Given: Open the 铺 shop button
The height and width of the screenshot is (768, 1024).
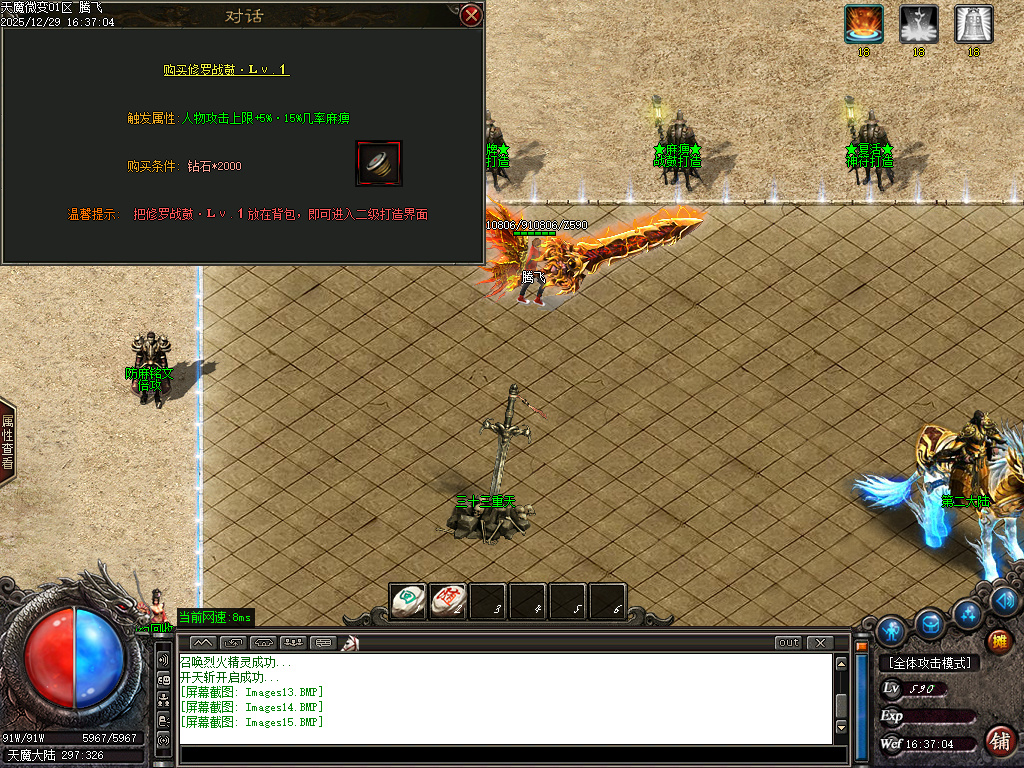Looking at the screenshot, I should point(998,741).
